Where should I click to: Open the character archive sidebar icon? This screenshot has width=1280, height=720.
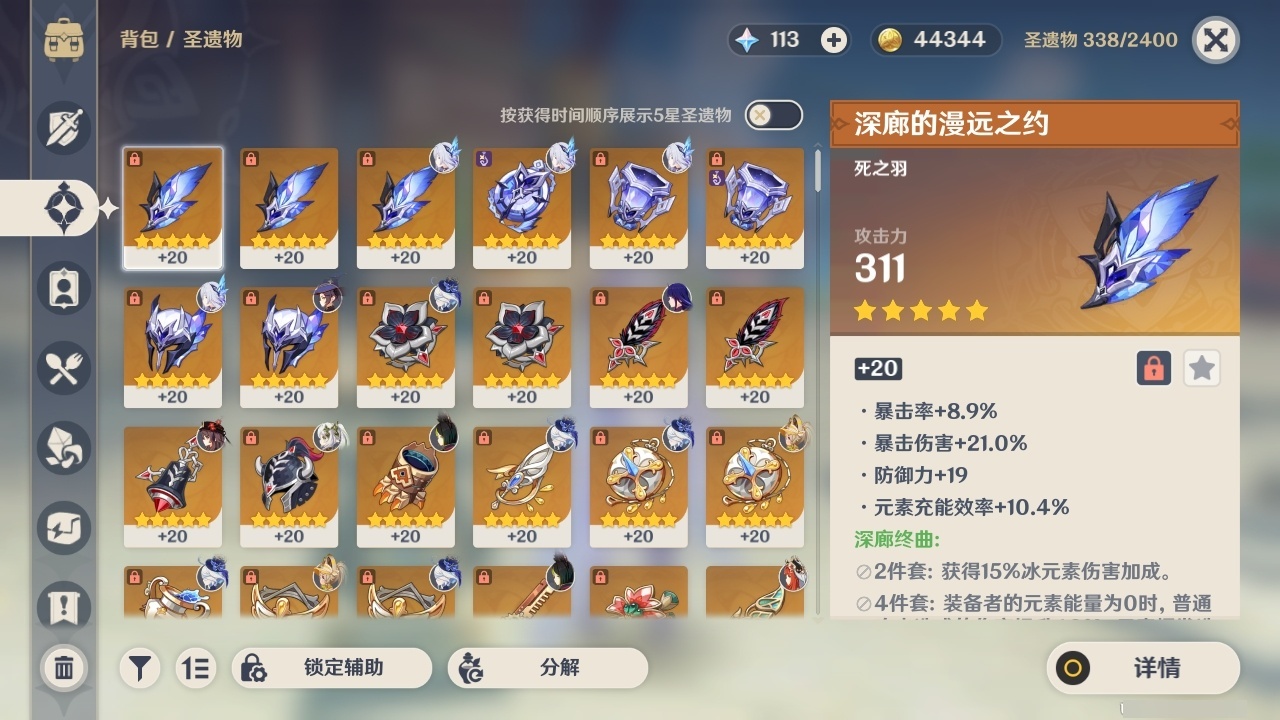(x=63, y=287)
